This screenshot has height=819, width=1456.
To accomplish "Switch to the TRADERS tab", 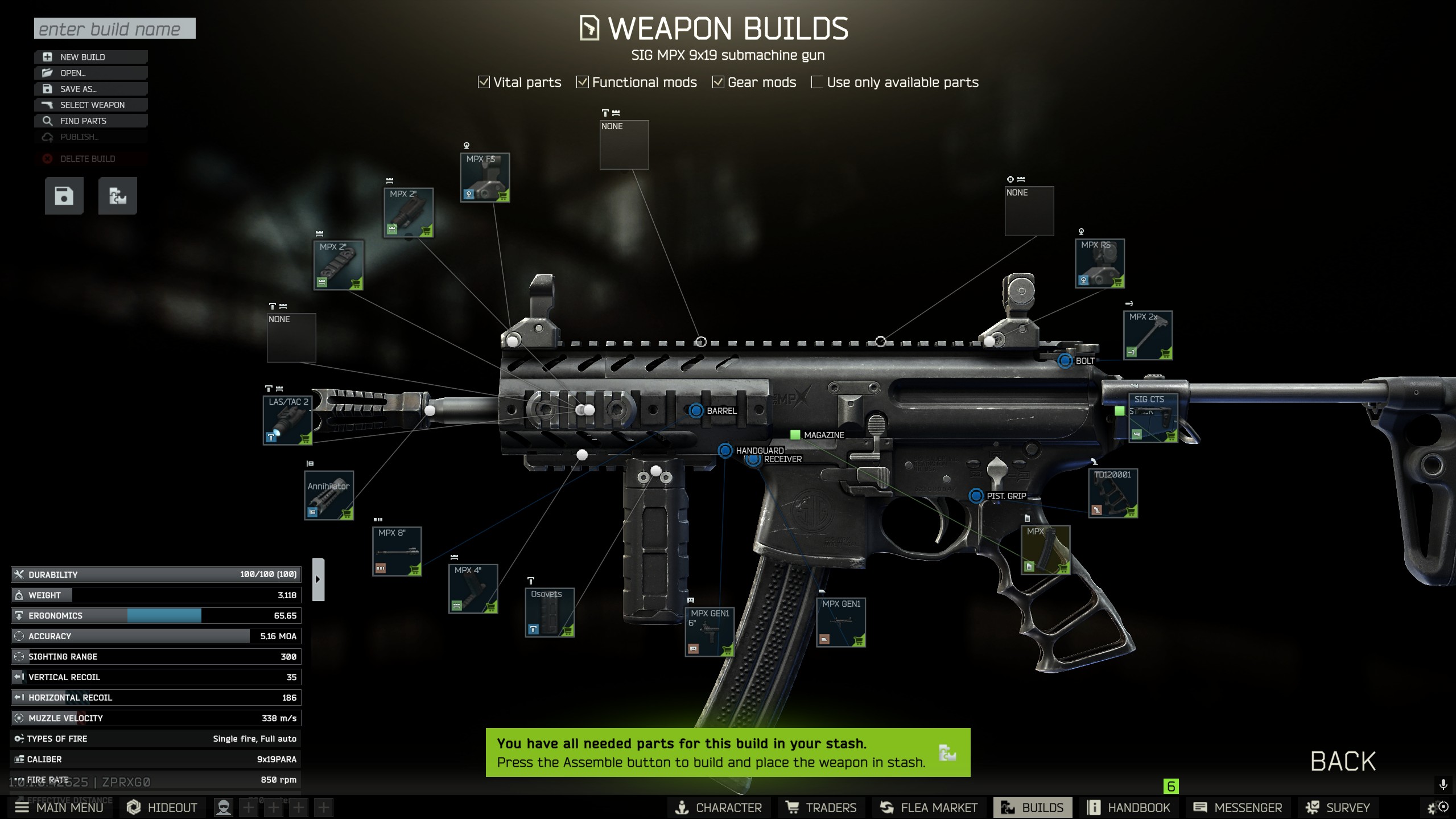I will coord(821,808).
